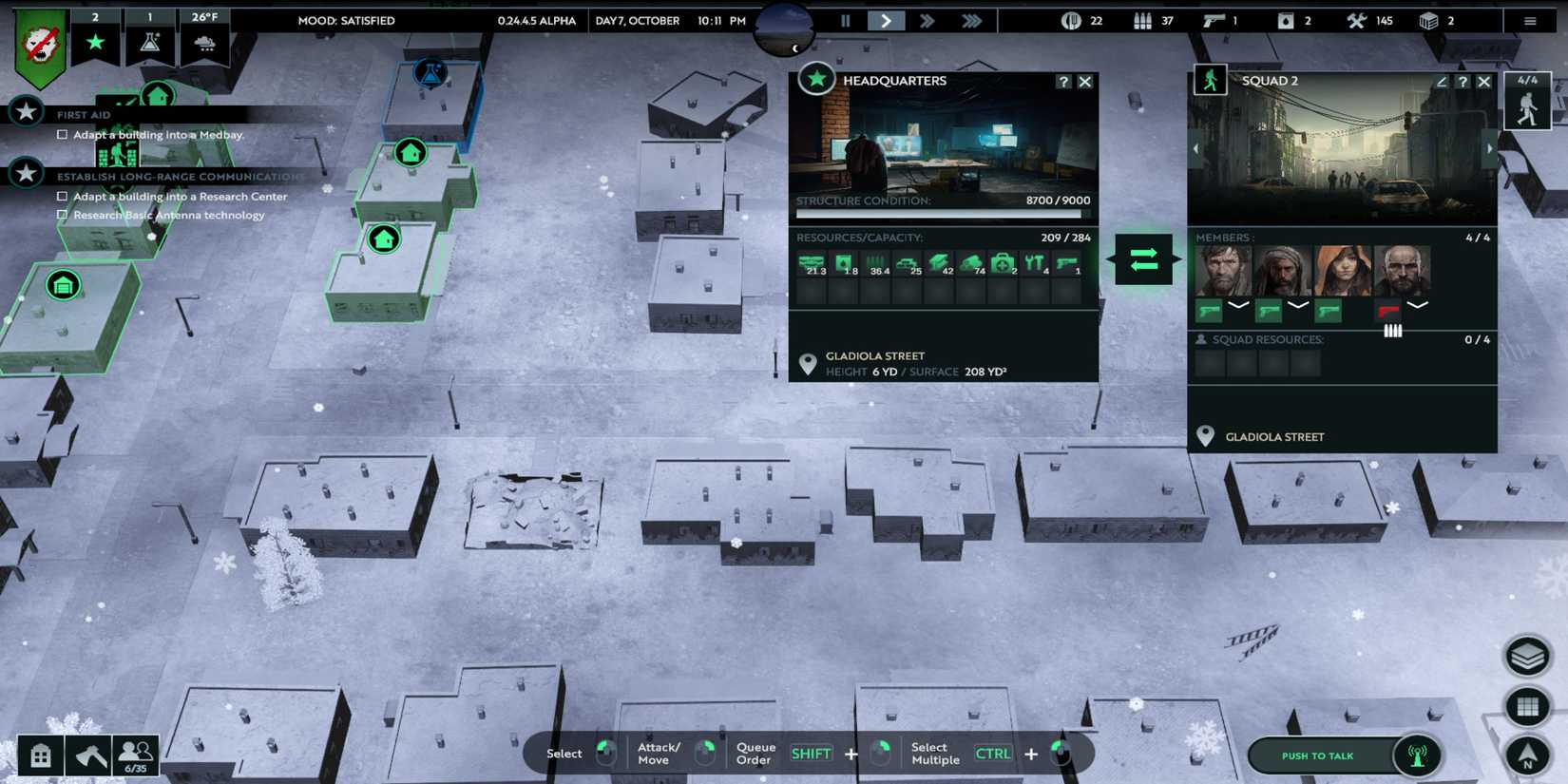Select the building construction icon bottom left
1568x784 pixels.
tap(40, 753)
